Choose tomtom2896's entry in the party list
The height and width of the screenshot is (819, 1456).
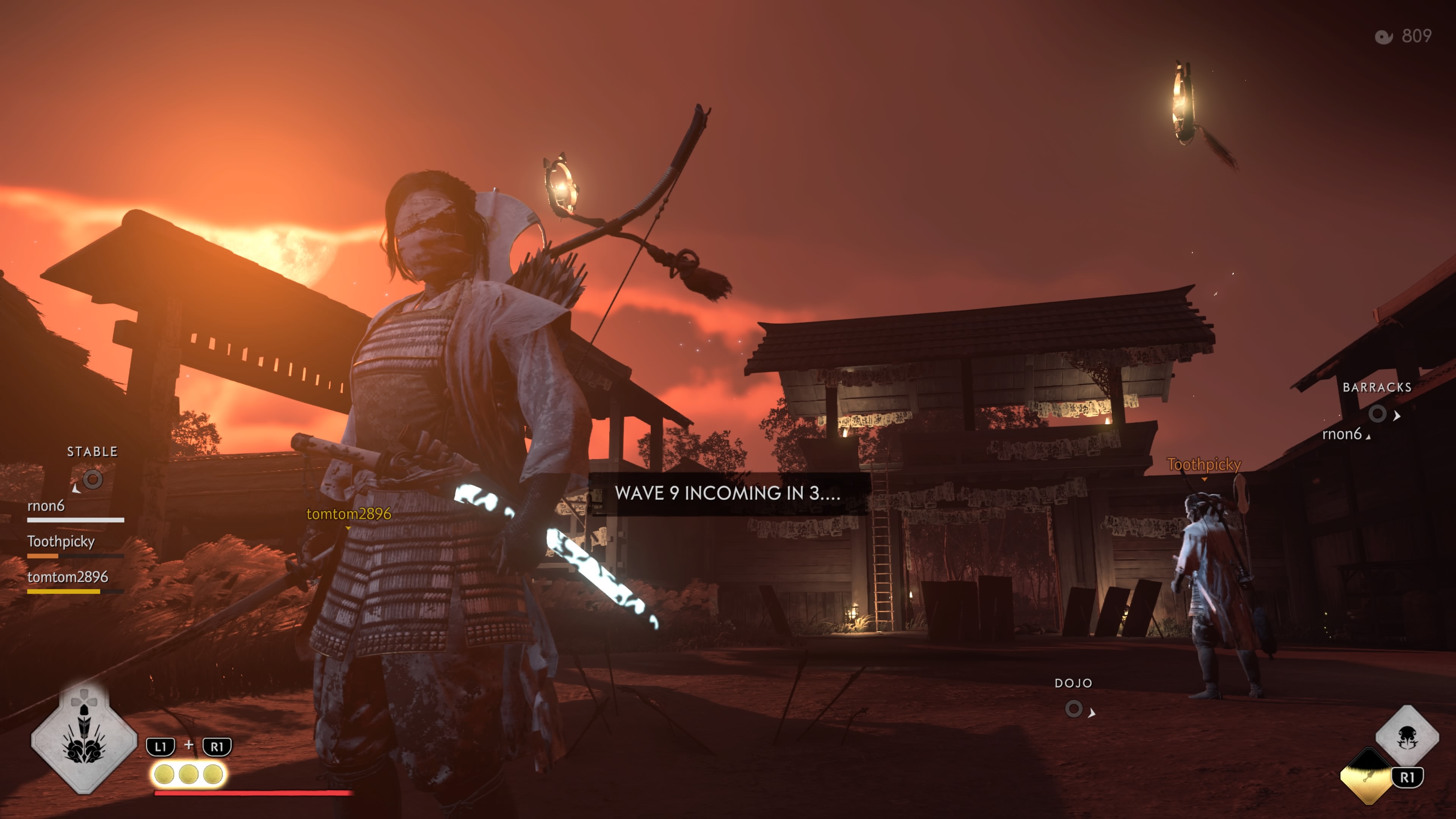(x=68, y=577)
